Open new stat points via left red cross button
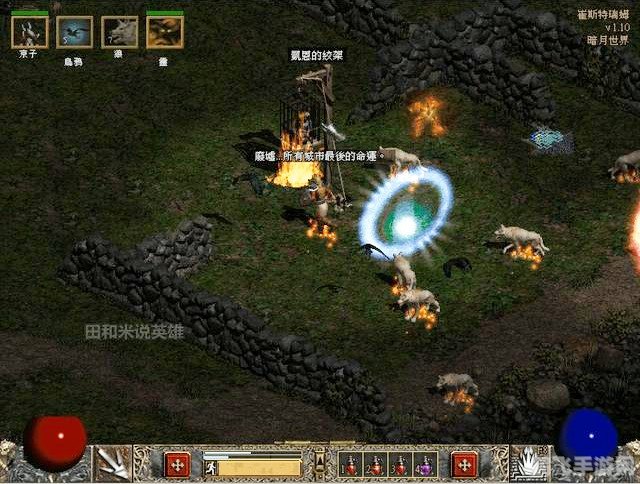This screenshot has height=484, width=640. point(177,465)
